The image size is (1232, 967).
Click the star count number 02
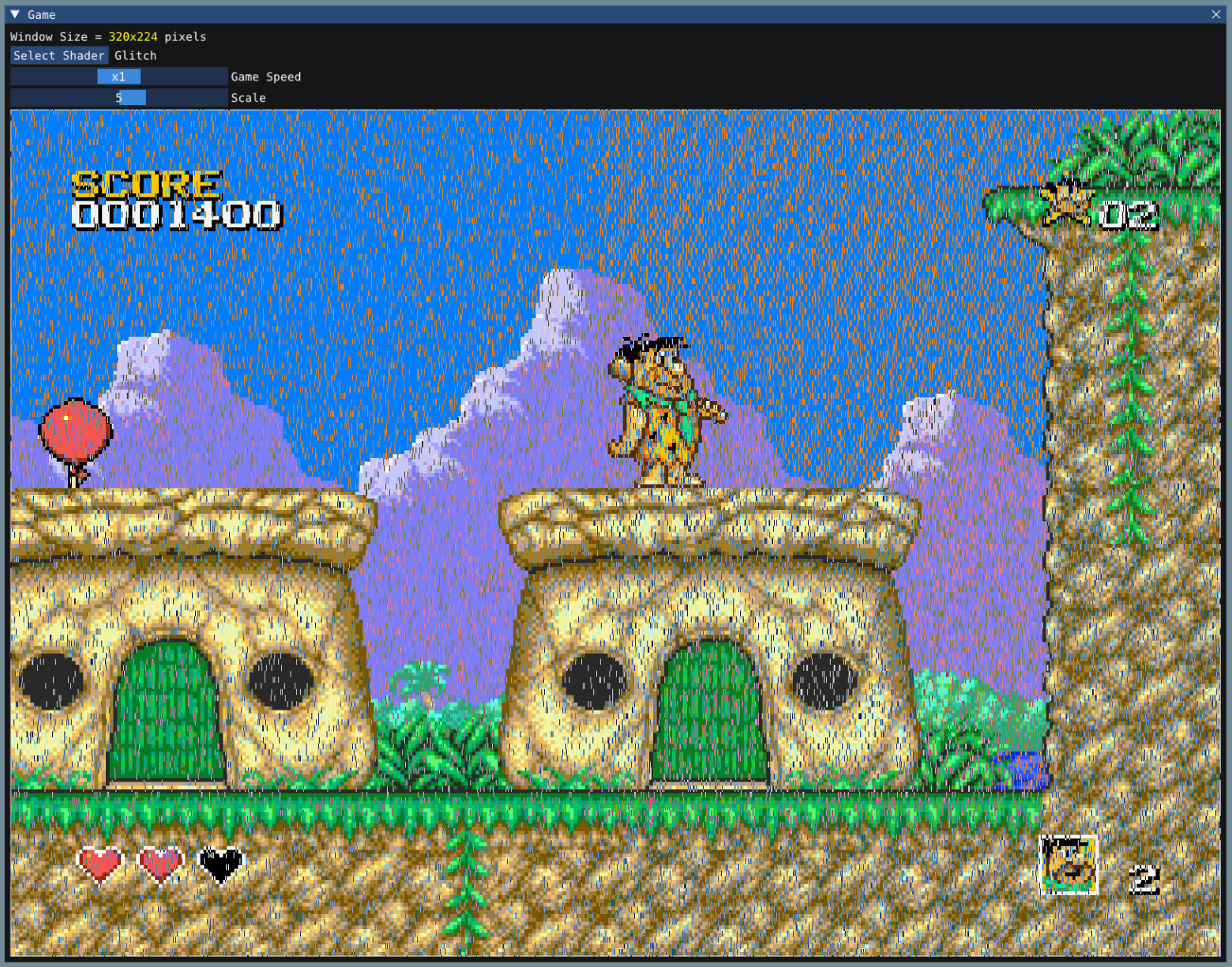[x=1129, y=213]
